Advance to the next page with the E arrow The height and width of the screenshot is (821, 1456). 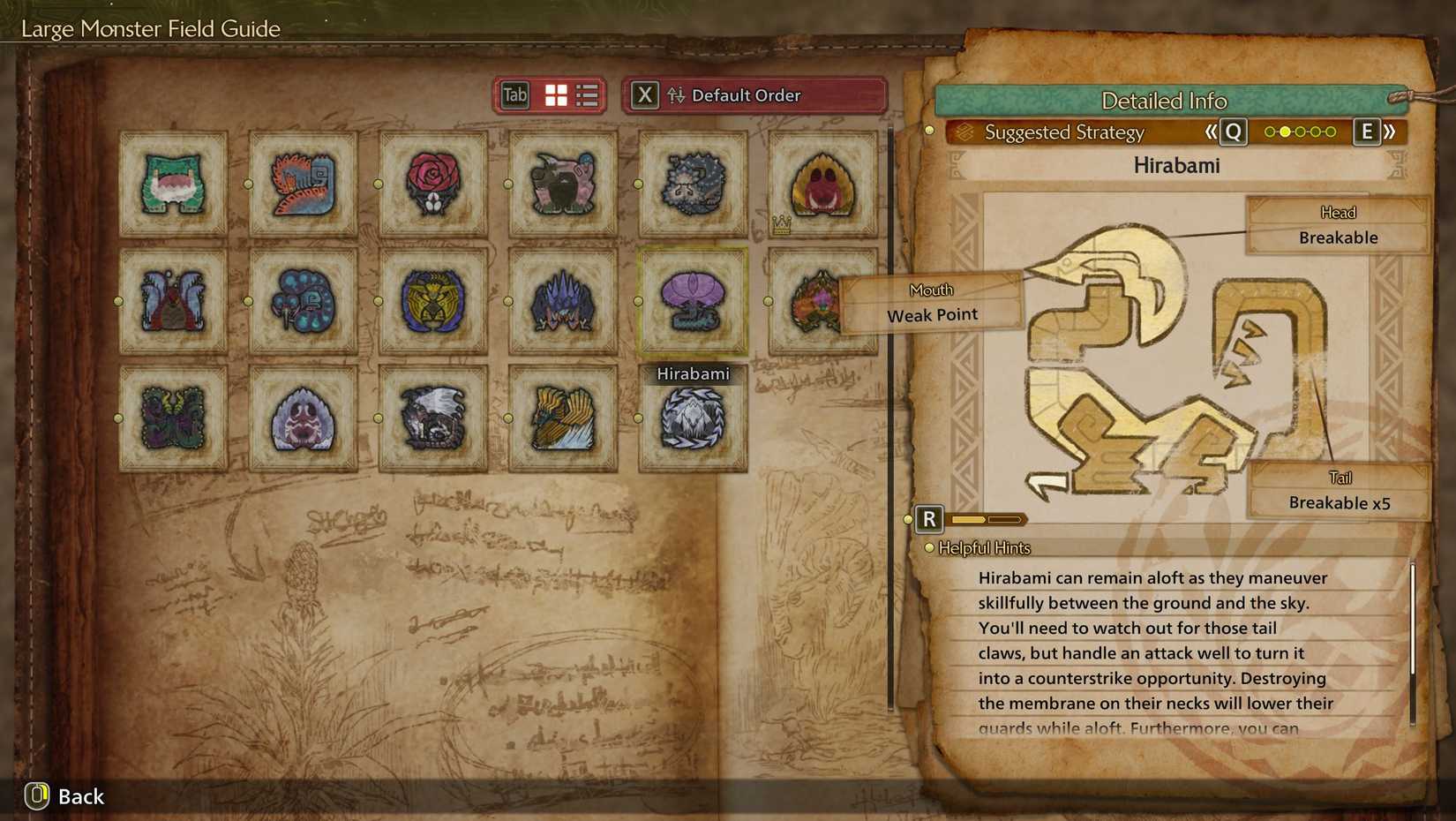(1366, 131)
